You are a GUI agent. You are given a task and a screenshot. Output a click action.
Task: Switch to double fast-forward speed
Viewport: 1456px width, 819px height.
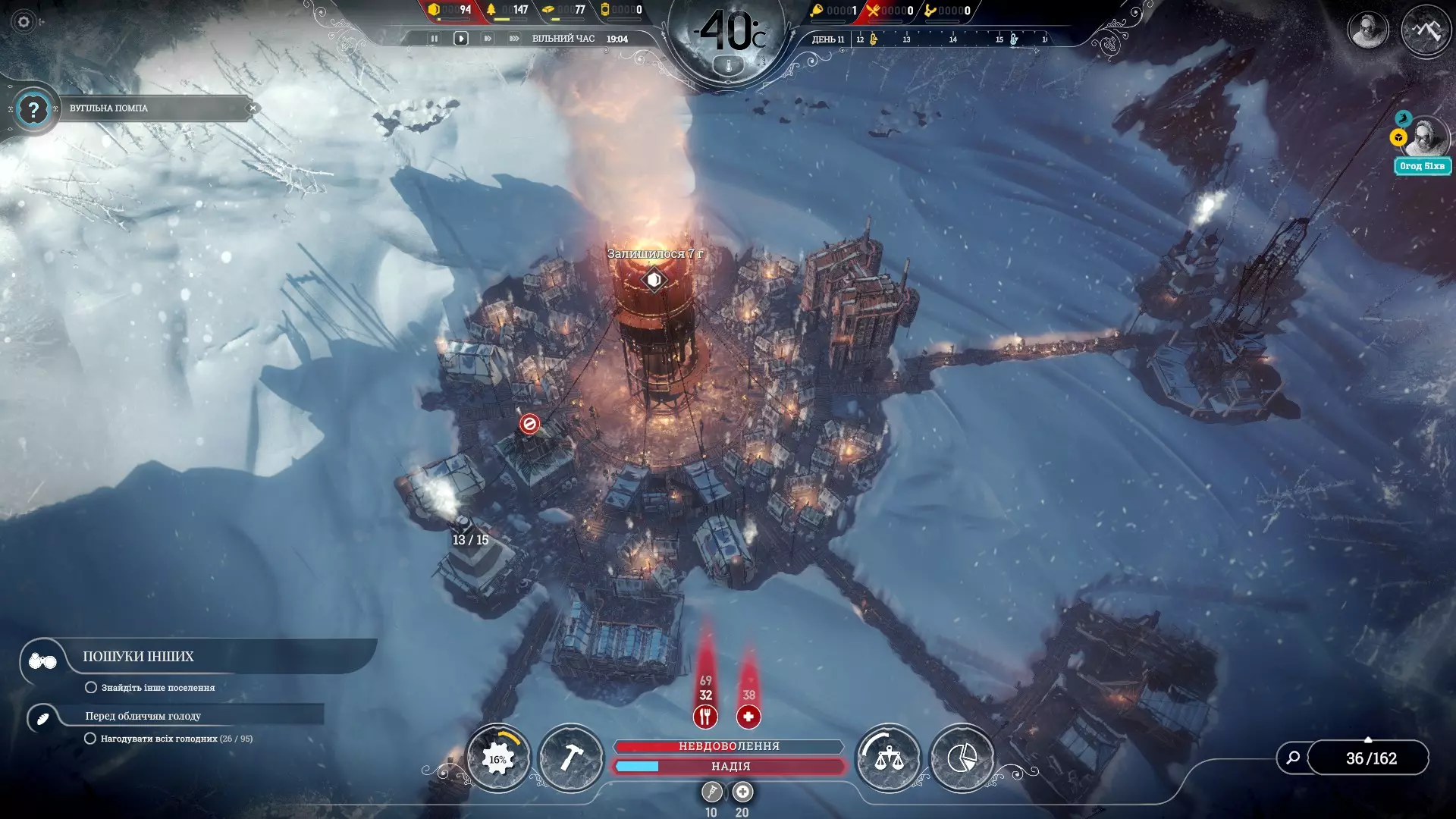pyautogui.click(x=487, y=39)
